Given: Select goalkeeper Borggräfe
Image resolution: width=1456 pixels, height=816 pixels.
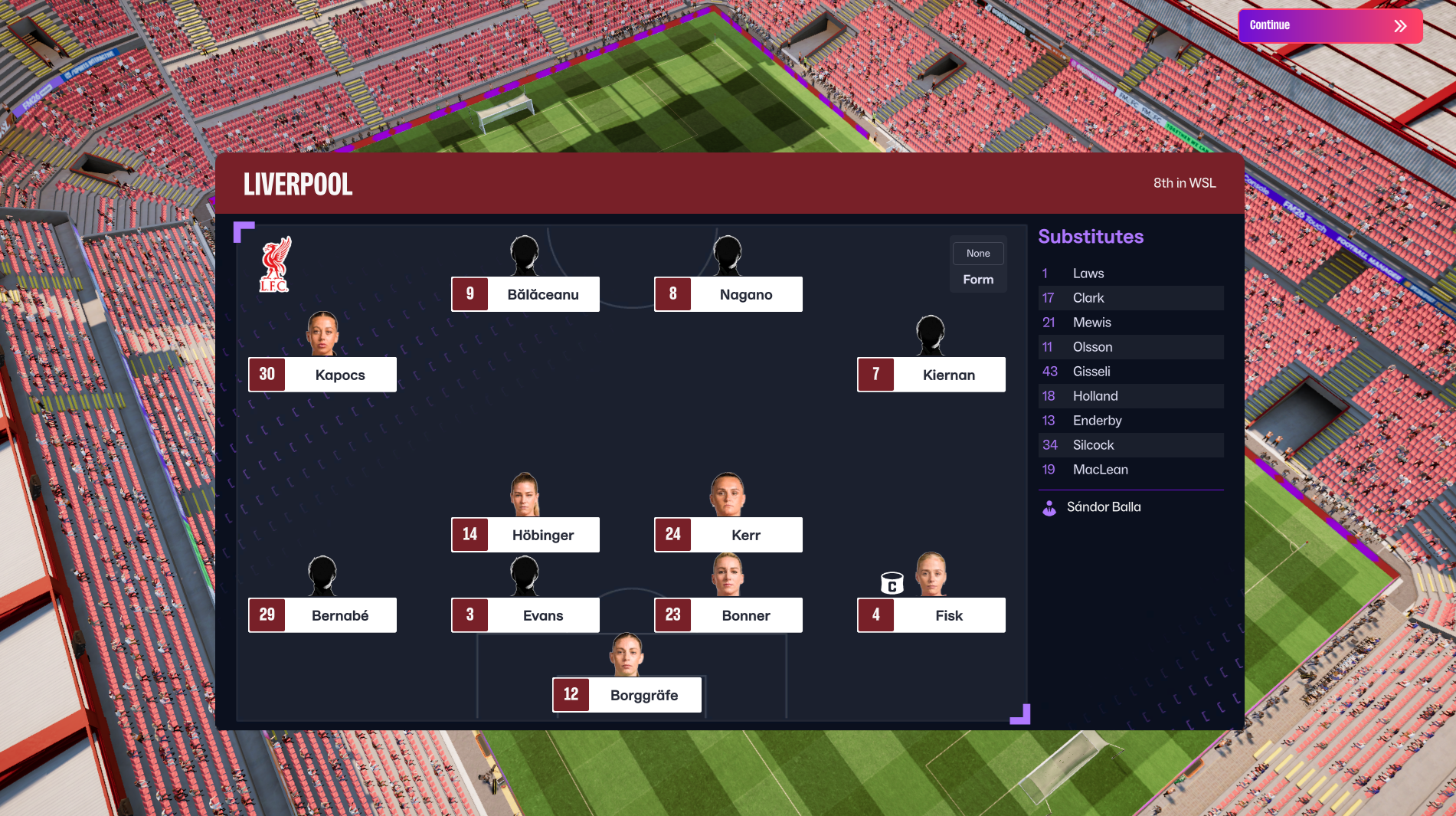Looking at the screenshot, I should point(627,695).
